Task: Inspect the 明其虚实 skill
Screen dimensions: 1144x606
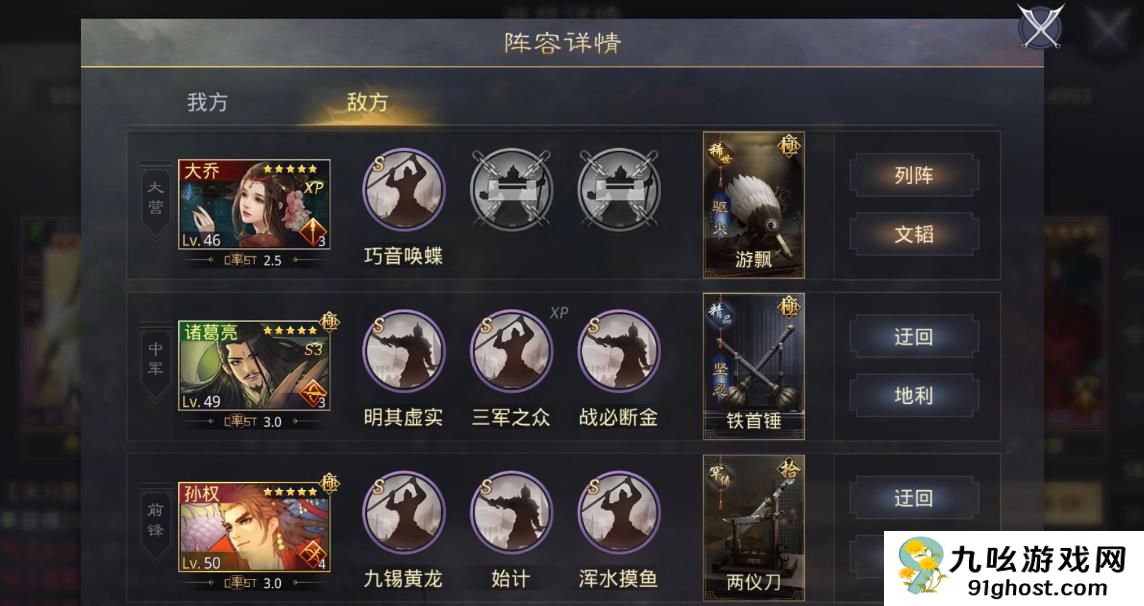Action: (x=403, y=351)
